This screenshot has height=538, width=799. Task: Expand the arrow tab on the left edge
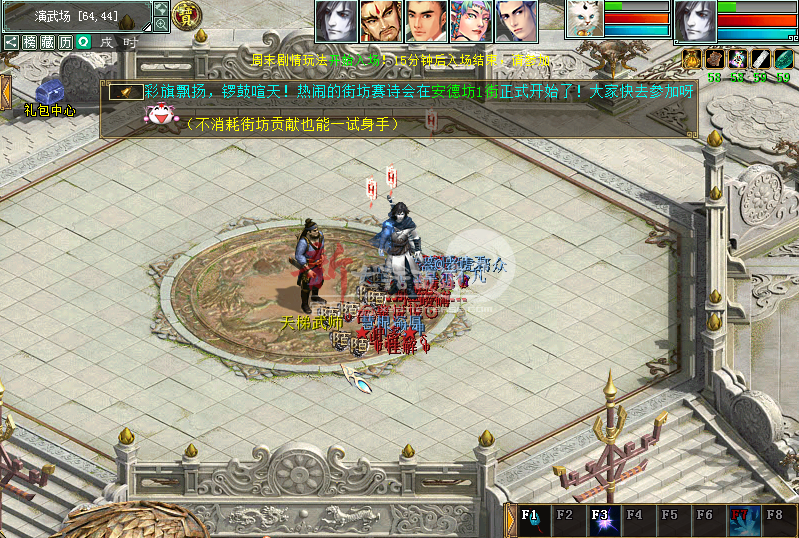click(x=5, y=92)
